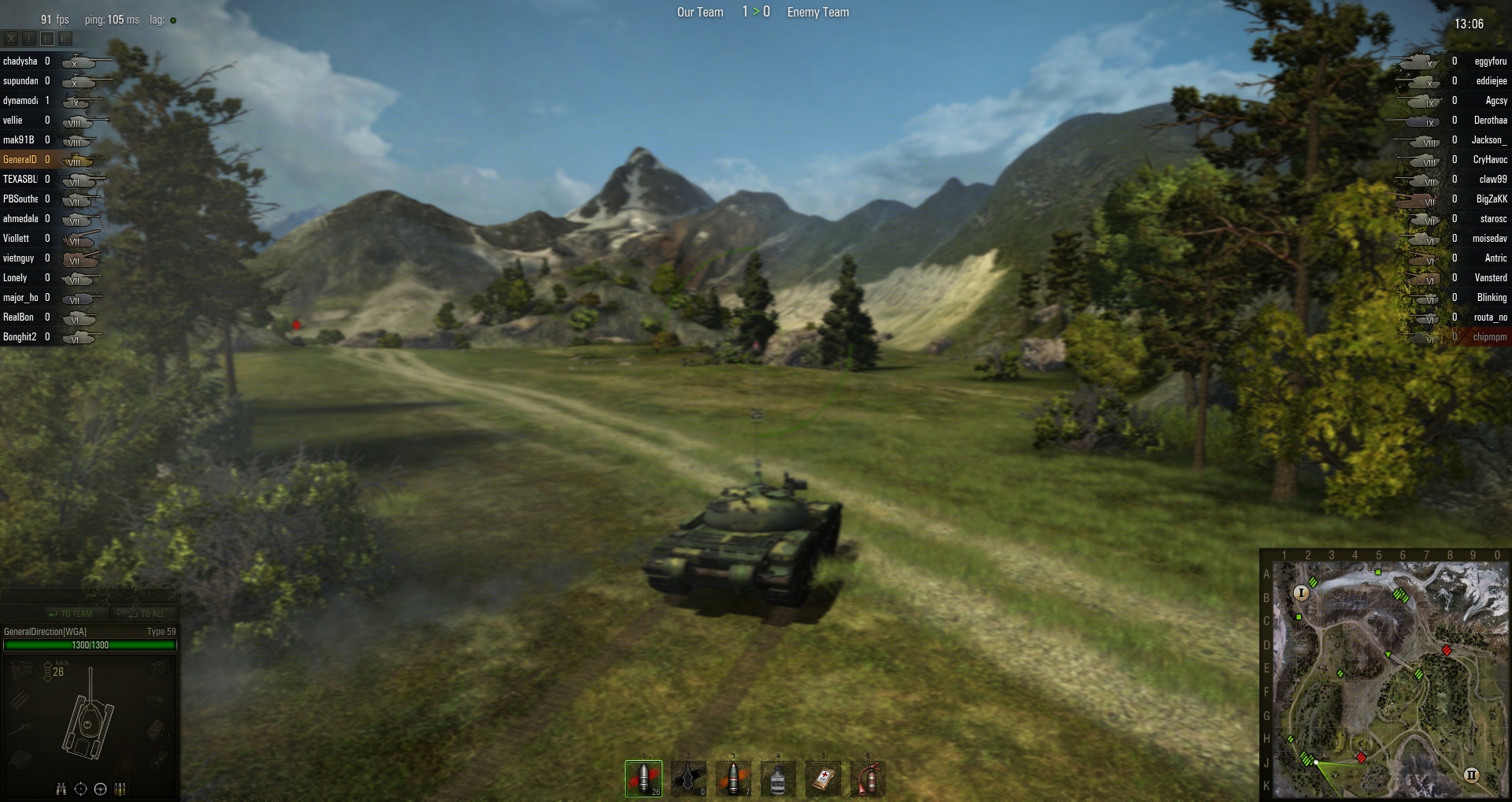Switch player panel to the single-dots compact view

click(28, 38)
